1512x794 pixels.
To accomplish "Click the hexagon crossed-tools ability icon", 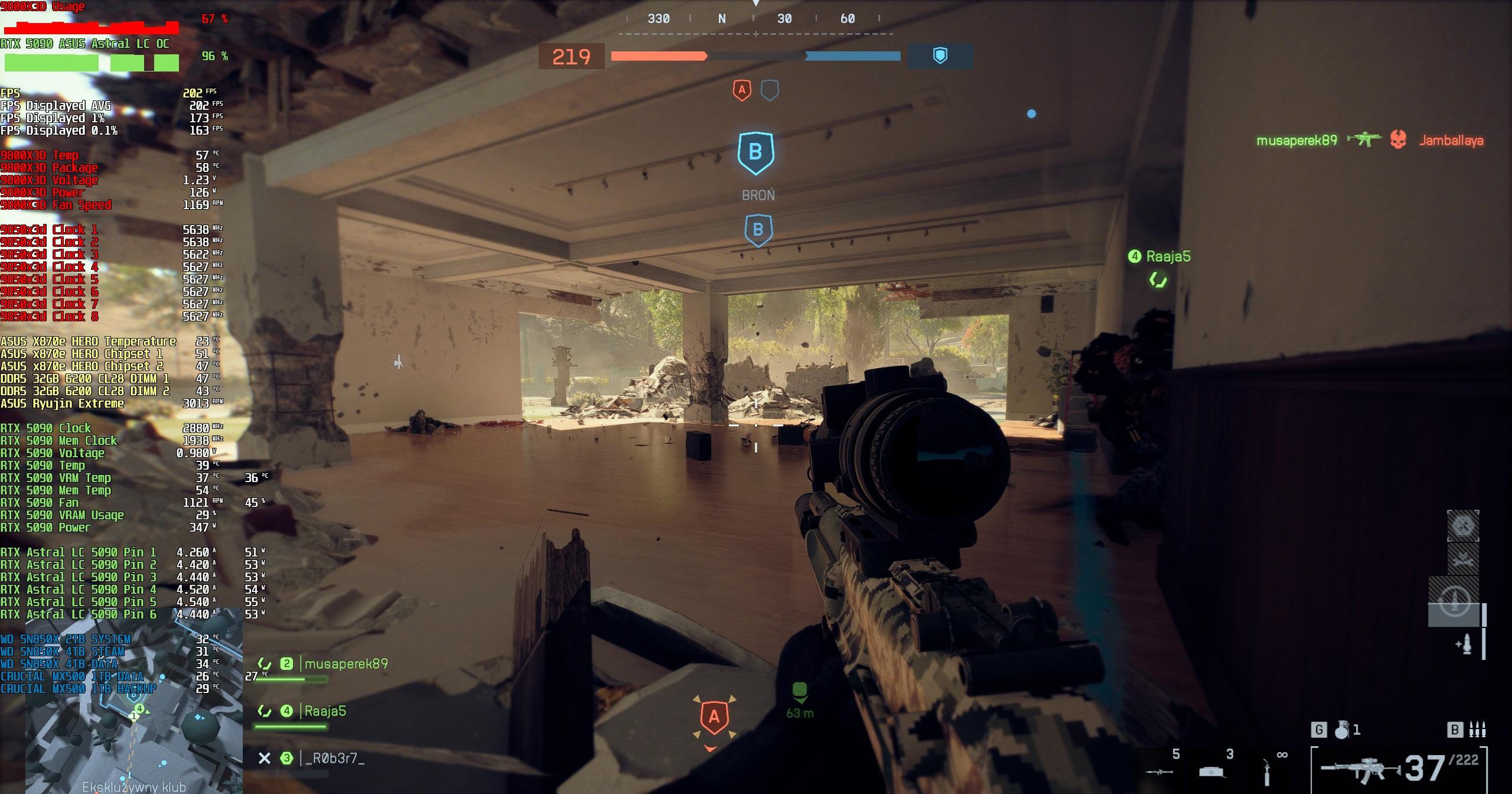I will pyautogui.click(x=1462, y=526).
